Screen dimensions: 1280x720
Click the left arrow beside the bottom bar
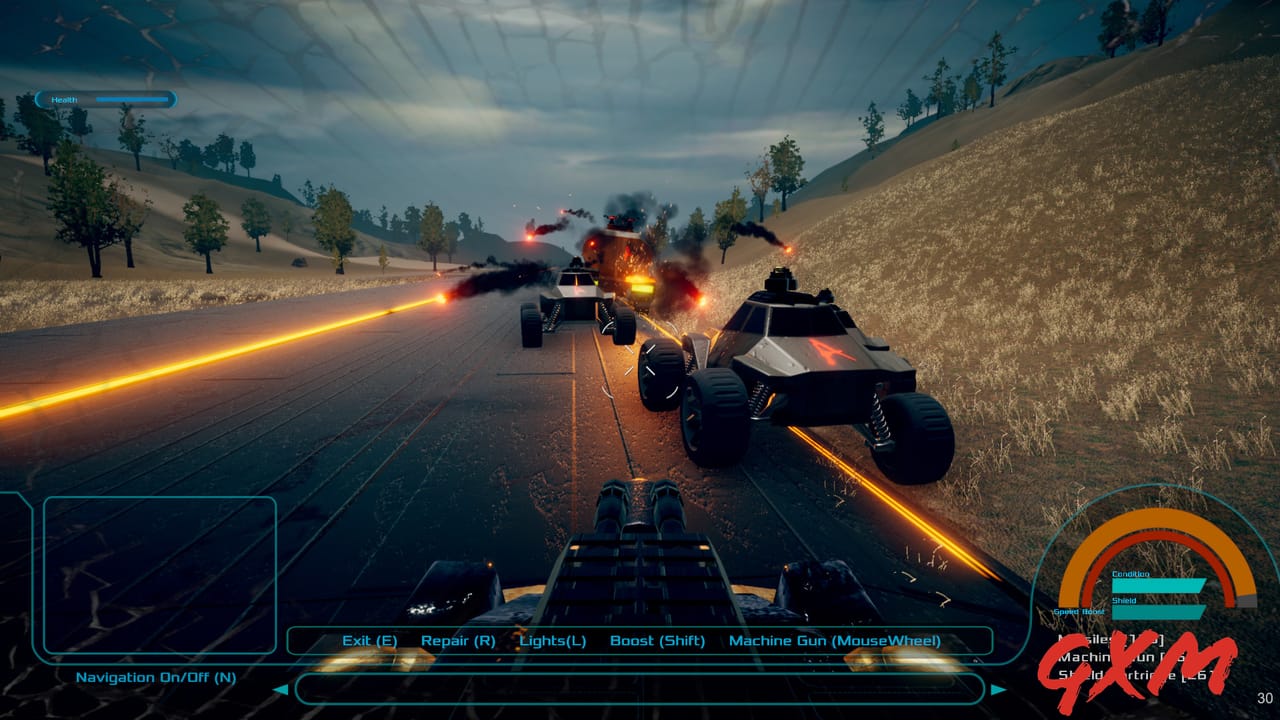(281, 689)
